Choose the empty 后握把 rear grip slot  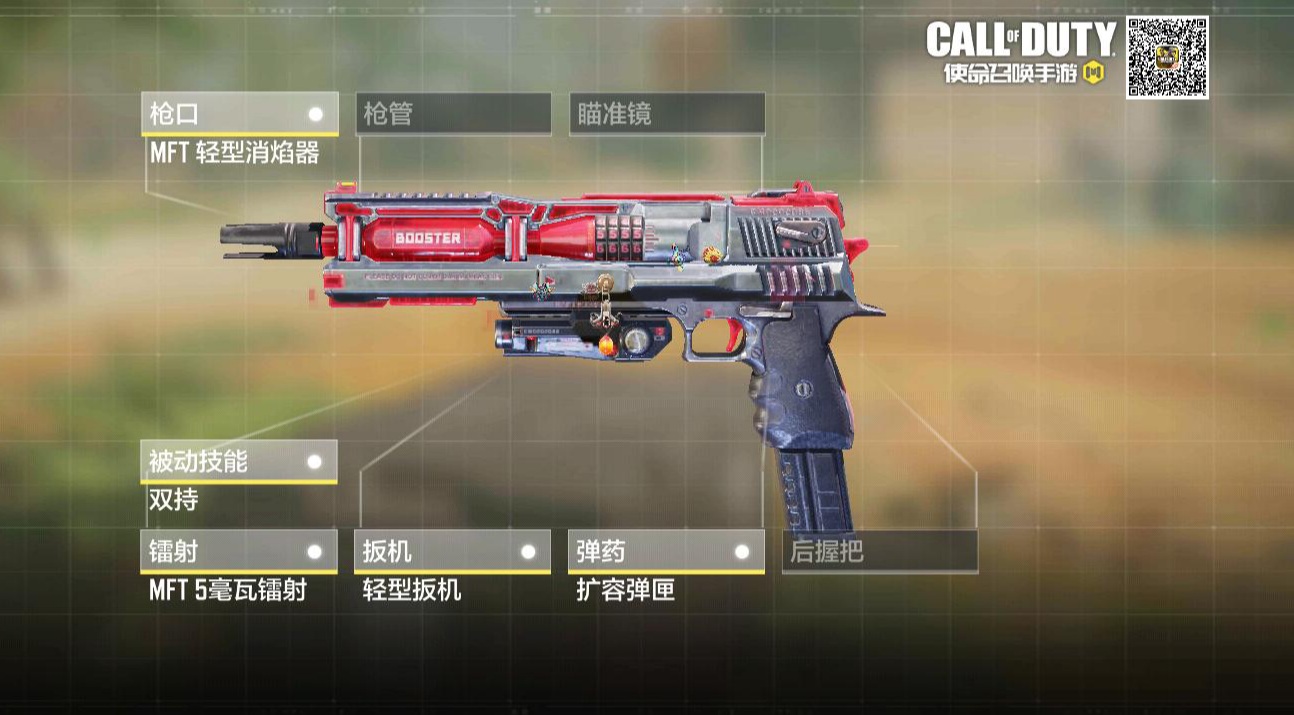click(879, 551)
